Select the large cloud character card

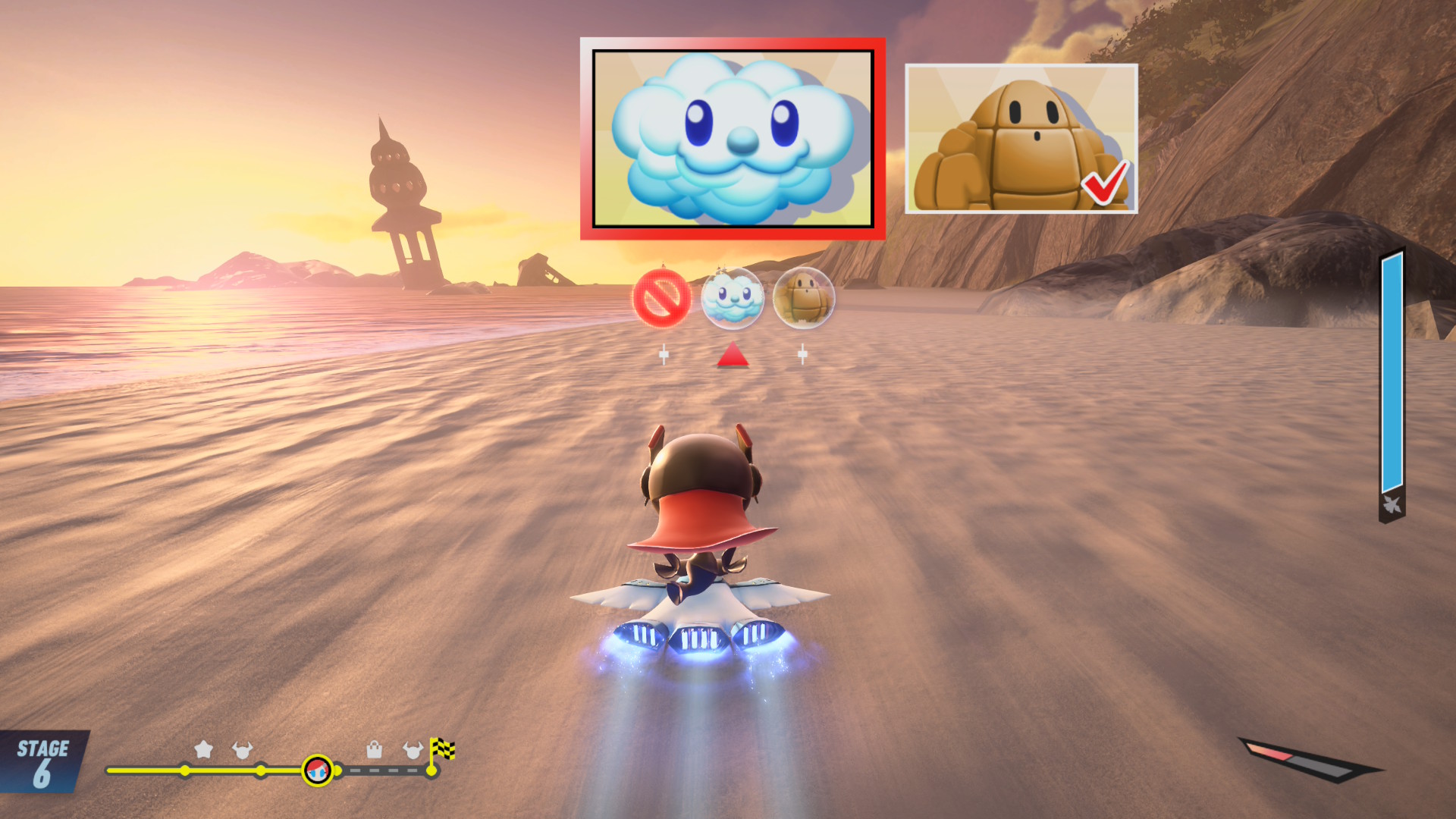point(733,139)
